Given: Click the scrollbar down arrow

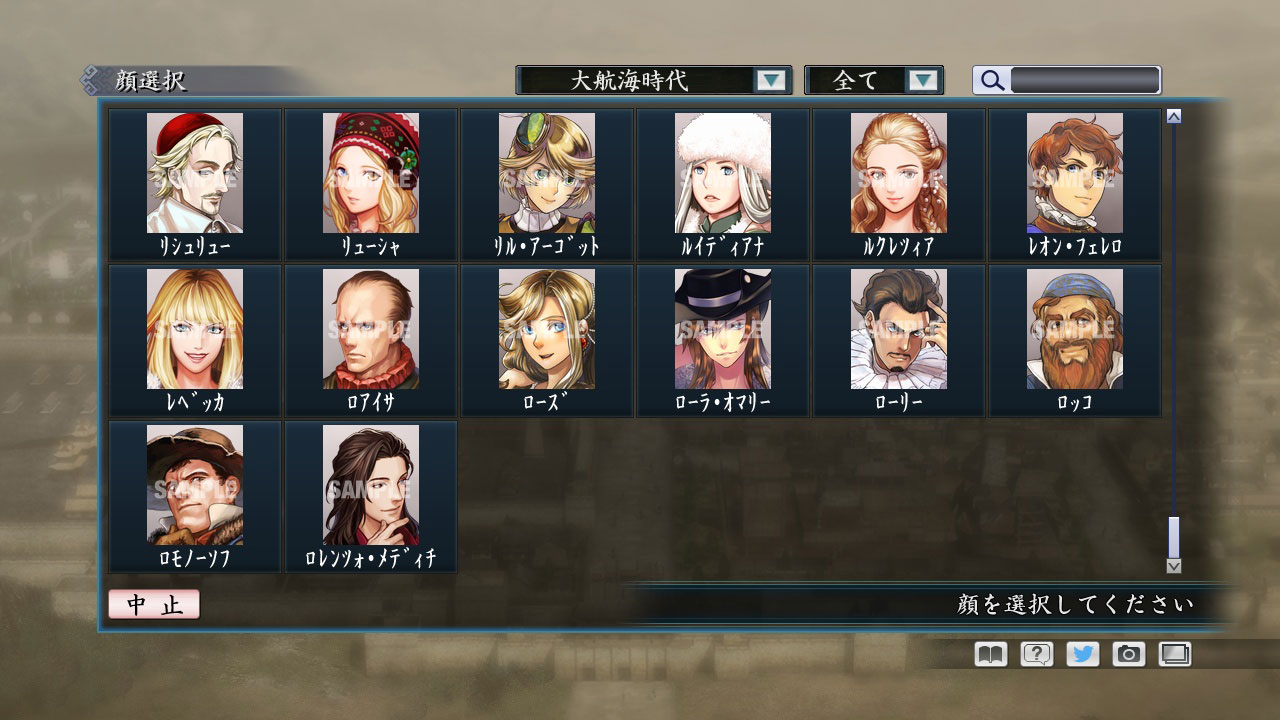Looking at the screenshot, I should point(1173,568).
